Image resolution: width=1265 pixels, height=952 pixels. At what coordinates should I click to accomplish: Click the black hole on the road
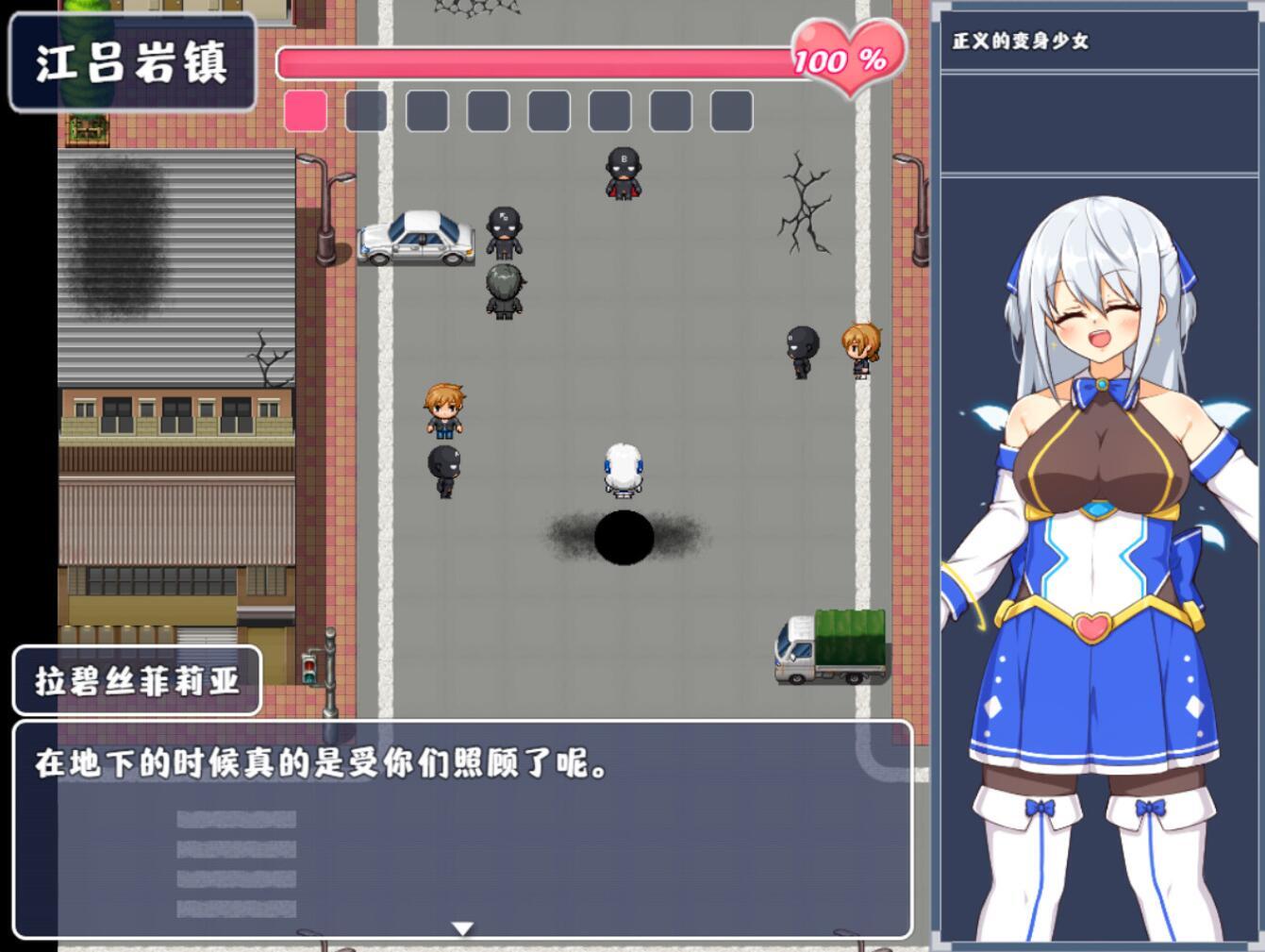pos(623,538)
